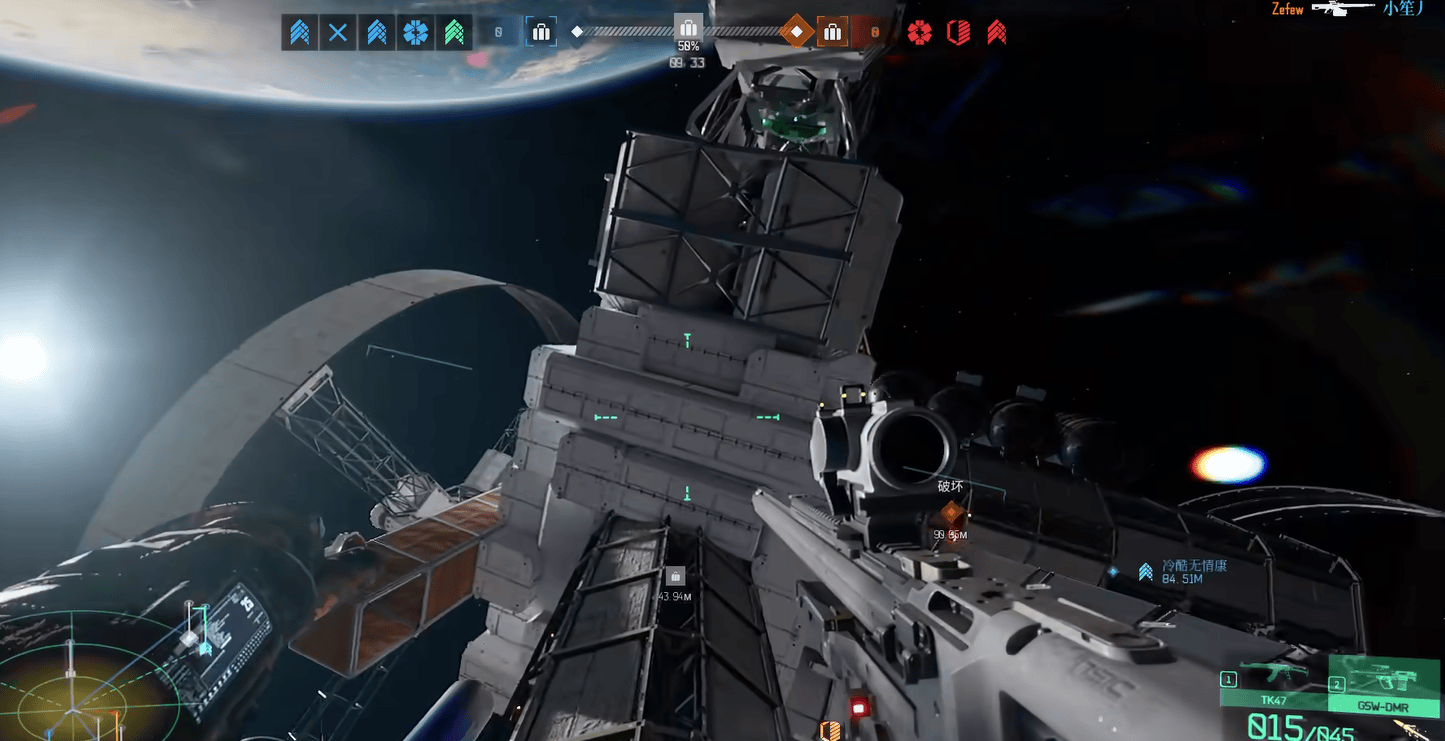
Task: Click the orange diamond objective icon on the bar
Action: pyautogui.click(x=796, y=31)
